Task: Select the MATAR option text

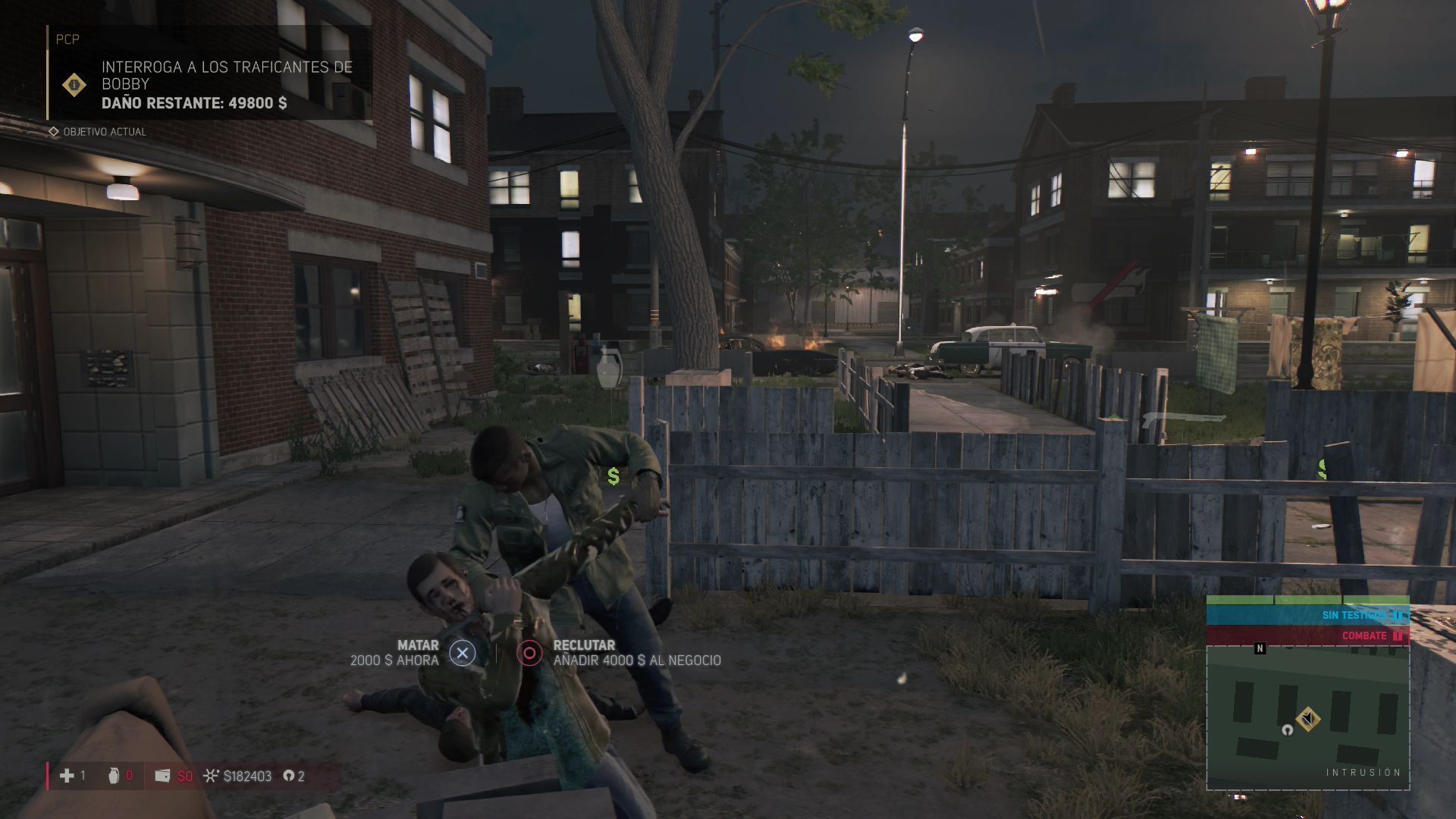Action: 417,645
